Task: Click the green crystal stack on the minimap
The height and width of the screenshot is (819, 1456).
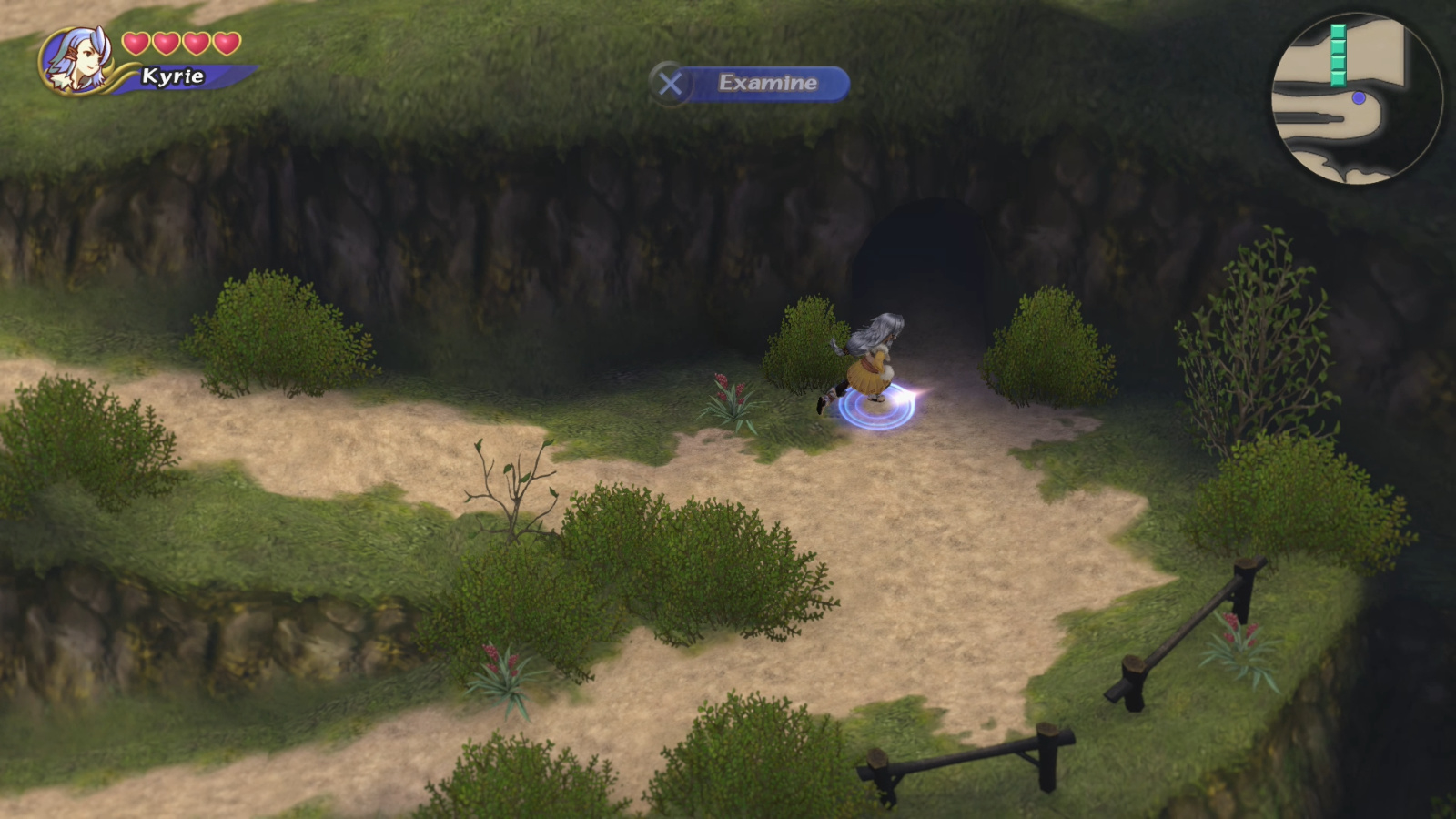Action: click(1338, 55)
